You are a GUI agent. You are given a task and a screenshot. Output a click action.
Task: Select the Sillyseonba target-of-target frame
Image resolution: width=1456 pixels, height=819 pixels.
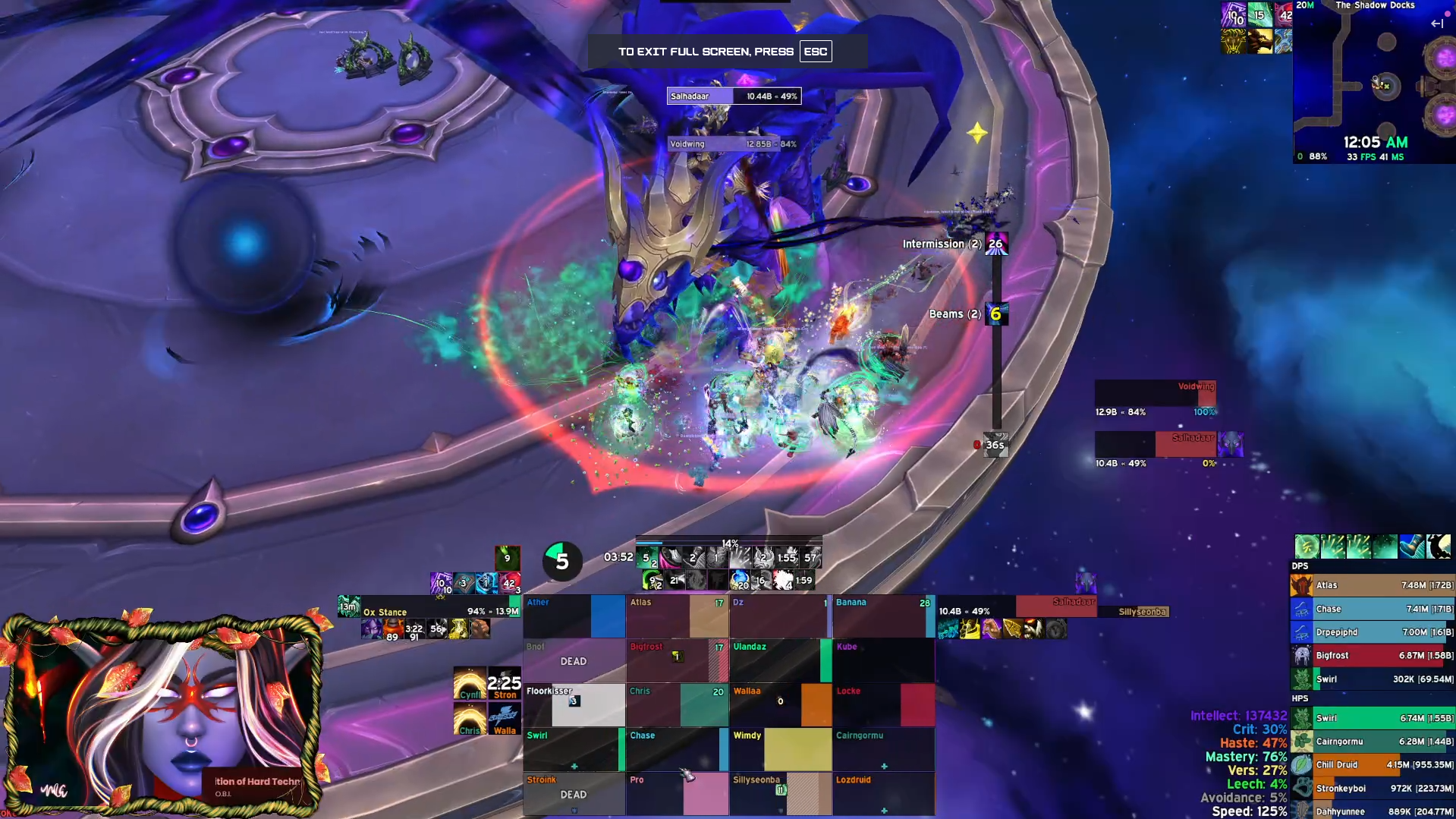[1143, 612]
